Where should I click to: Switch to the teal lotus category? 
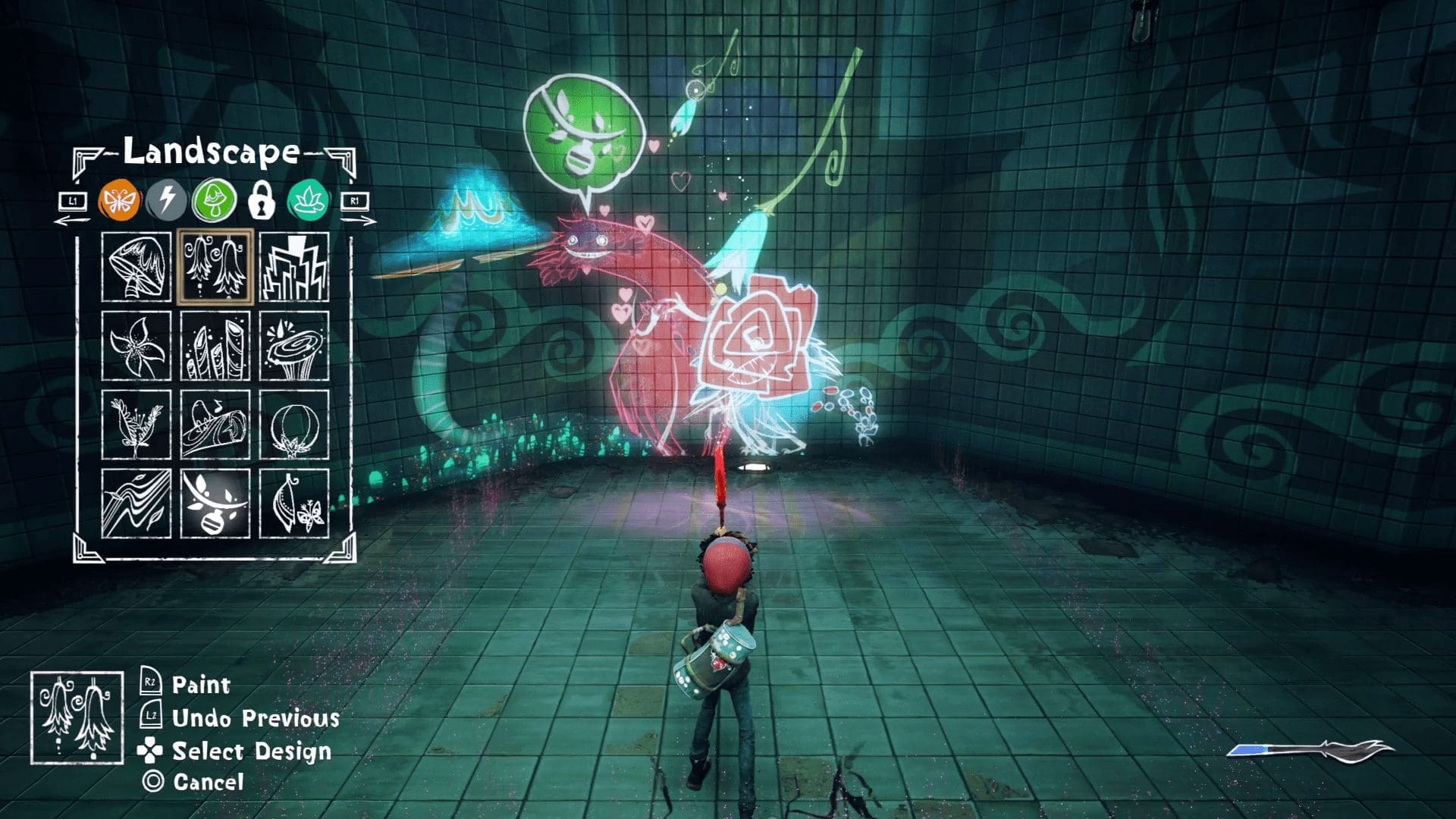pos(308,201)
